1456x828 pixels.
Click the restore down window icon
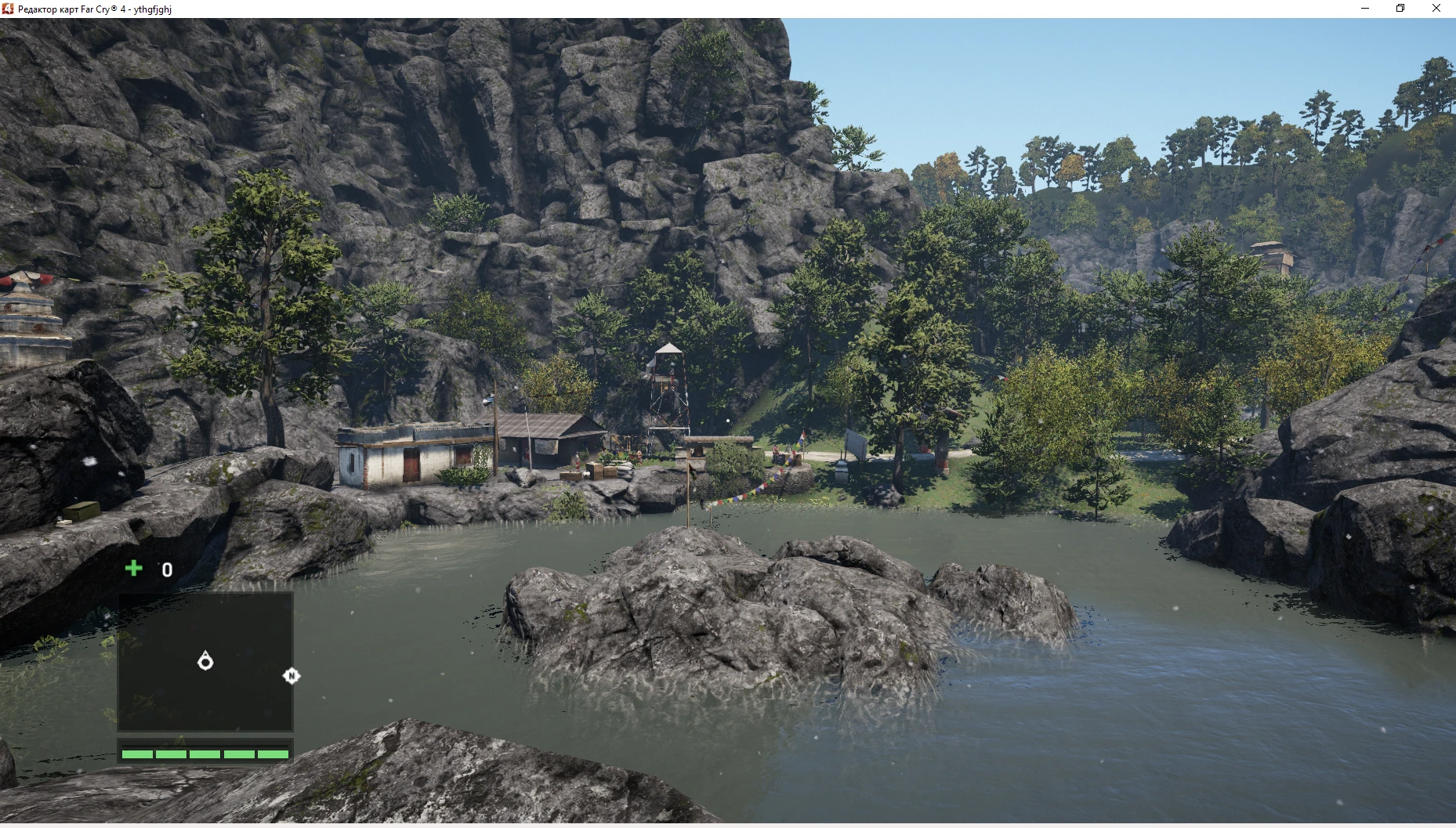1400,9
